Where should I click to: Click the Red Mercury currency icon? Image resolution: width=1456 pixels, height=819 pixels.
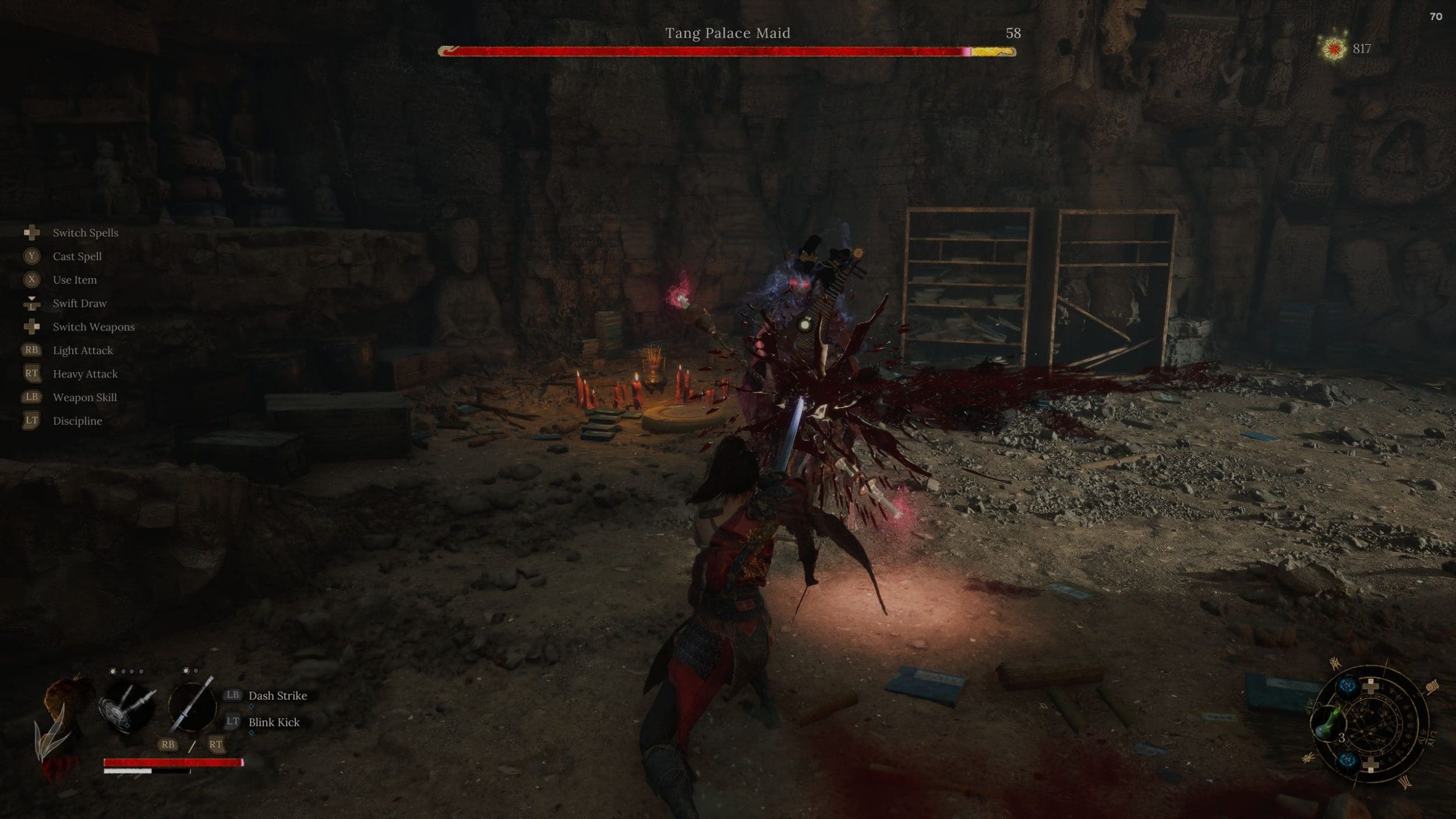(x=1333, y=48)
